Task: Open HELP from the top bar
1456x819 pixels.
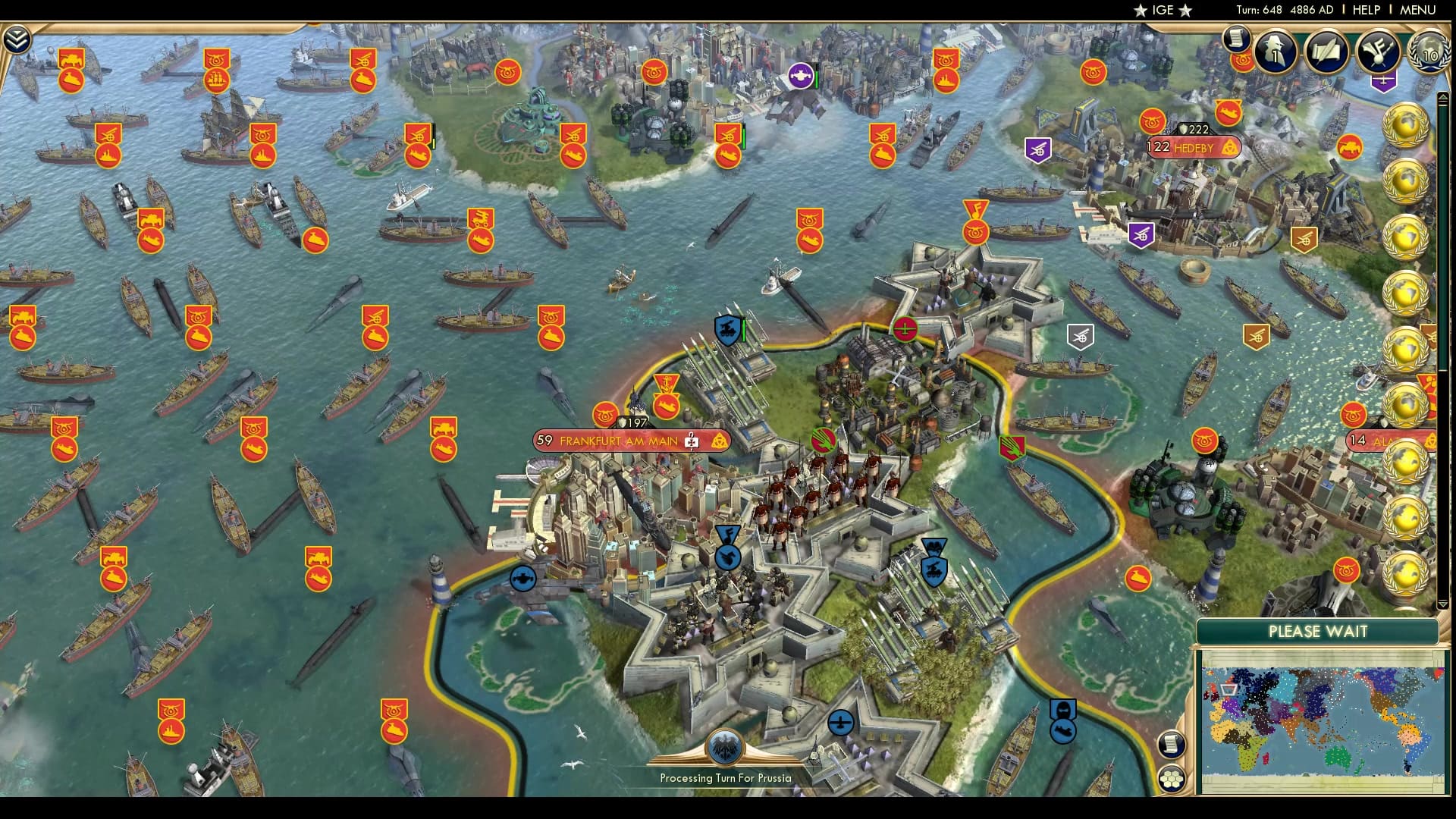Action: [x=1365, y=11]
